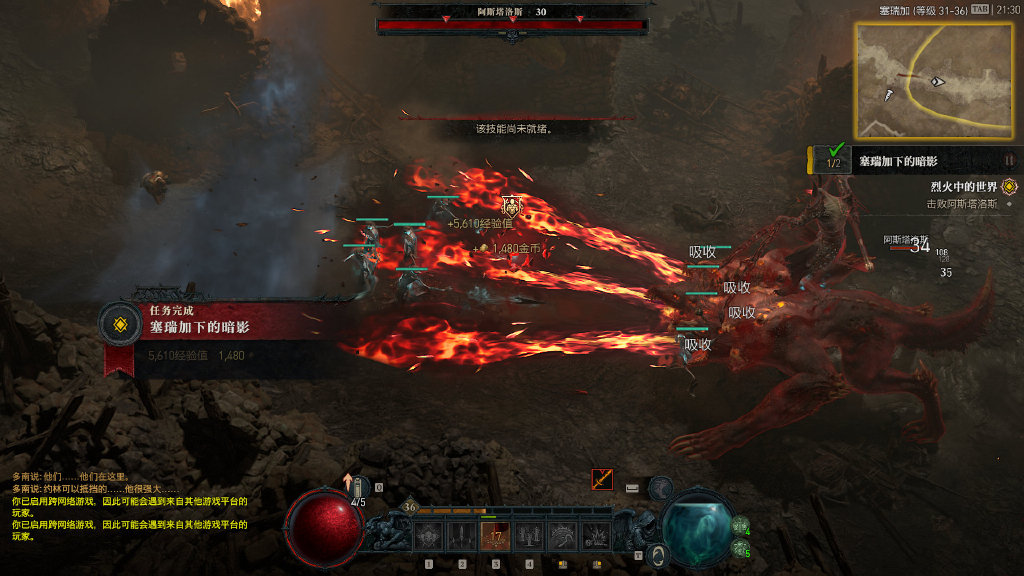Open the minimap in the corner
The height and width of the screenshot is (576, 1024).
pyautogui.click(x=918, y=80)
